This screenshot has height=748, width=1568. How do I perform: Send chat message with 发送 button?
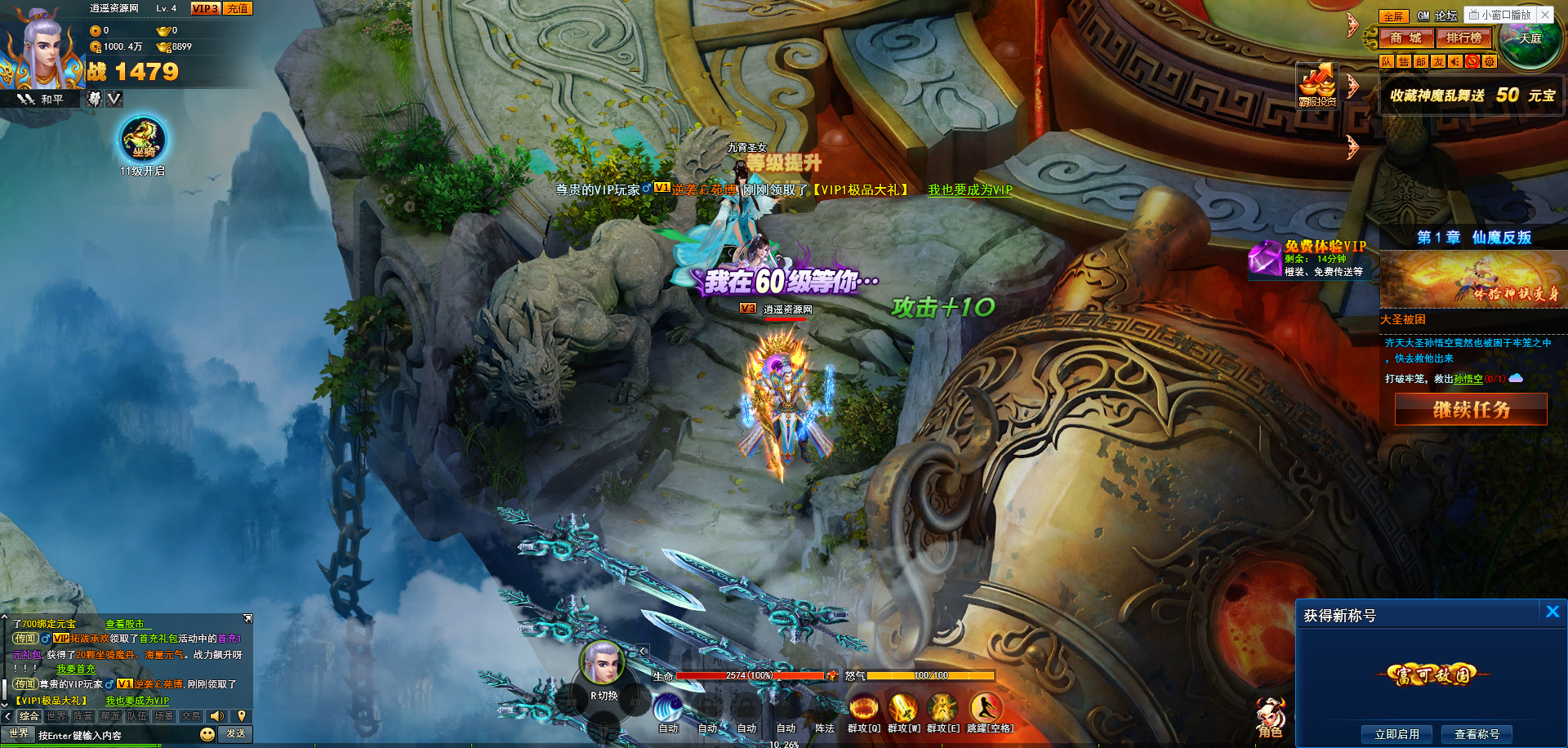click(x=236, y=734)
